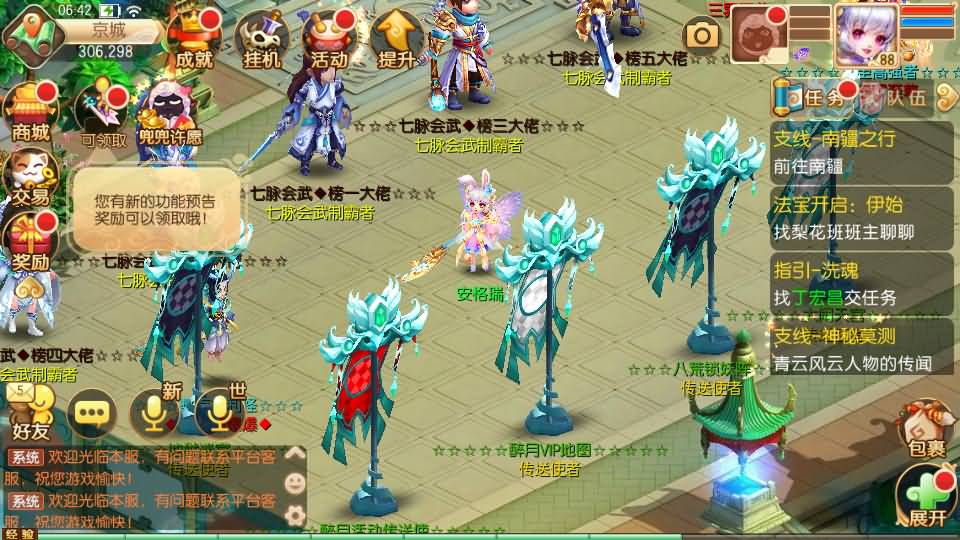Open the 成就 achievements menu
Viewport: 960px width, 540px height.
point(194,40)
